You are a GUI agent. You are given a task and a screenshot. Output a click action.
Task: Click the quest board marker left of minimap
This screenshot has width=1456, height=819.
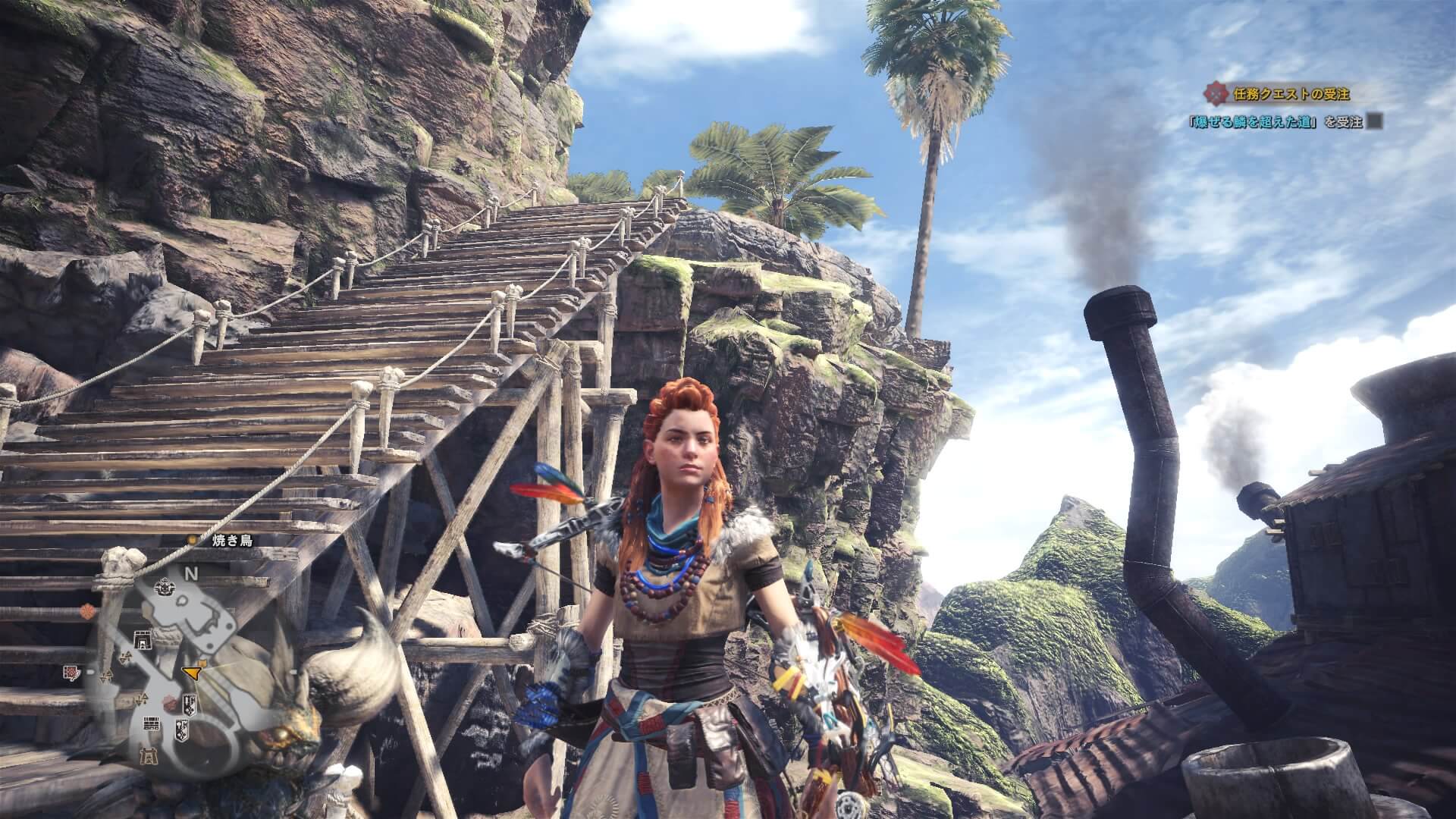pyautogui.click(x=71, y=672)
